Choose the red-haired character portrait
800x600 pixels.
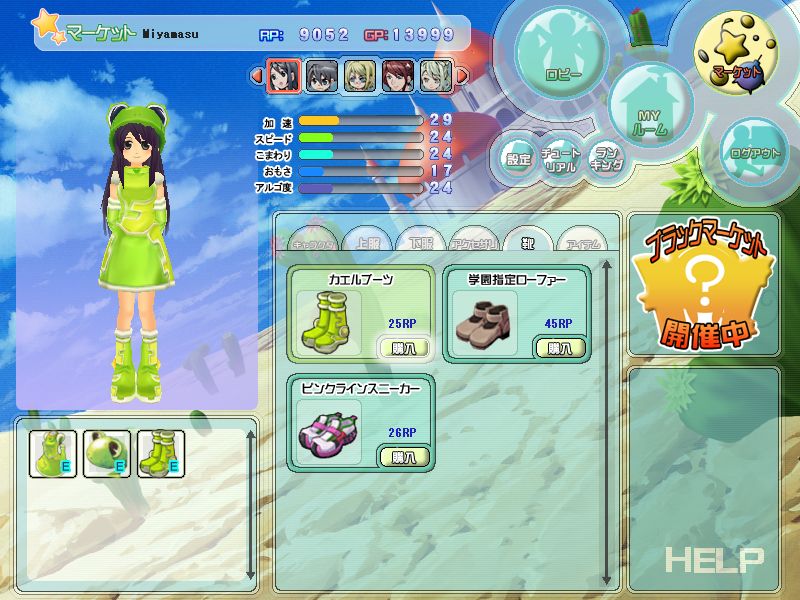tap(398, 75)
